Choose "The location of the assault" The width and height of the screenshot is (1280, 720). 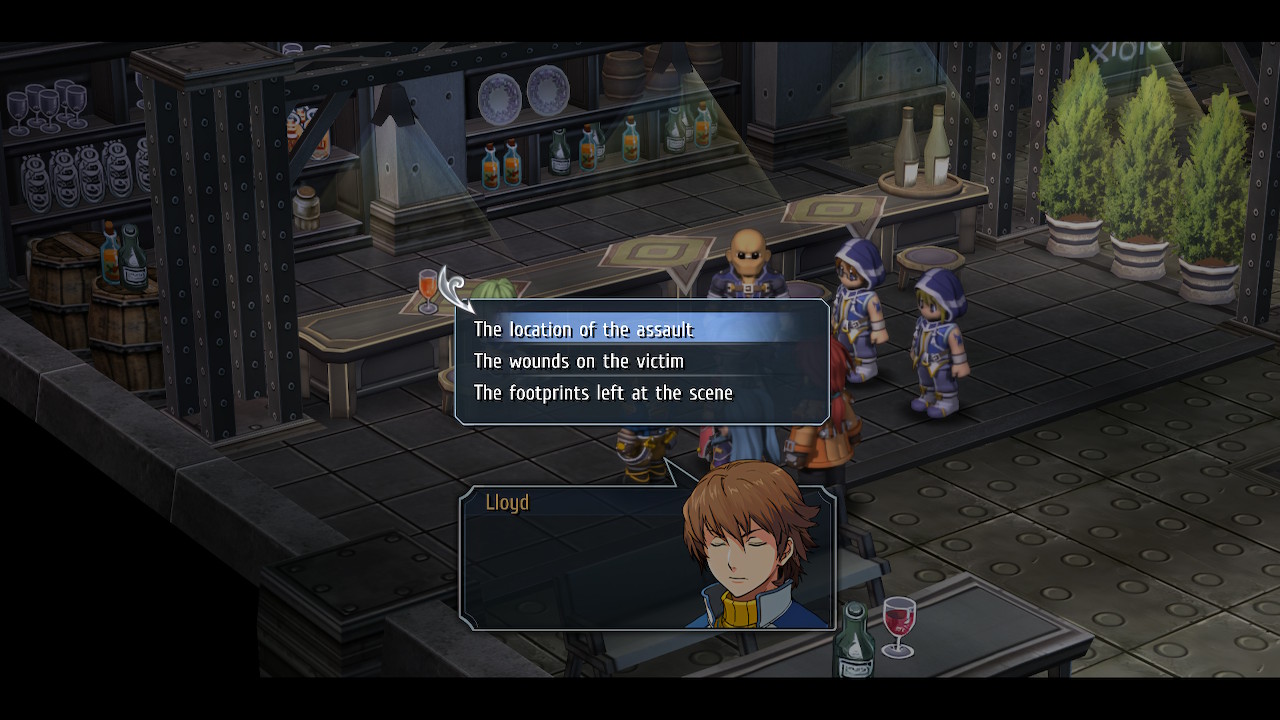(583, 330)
